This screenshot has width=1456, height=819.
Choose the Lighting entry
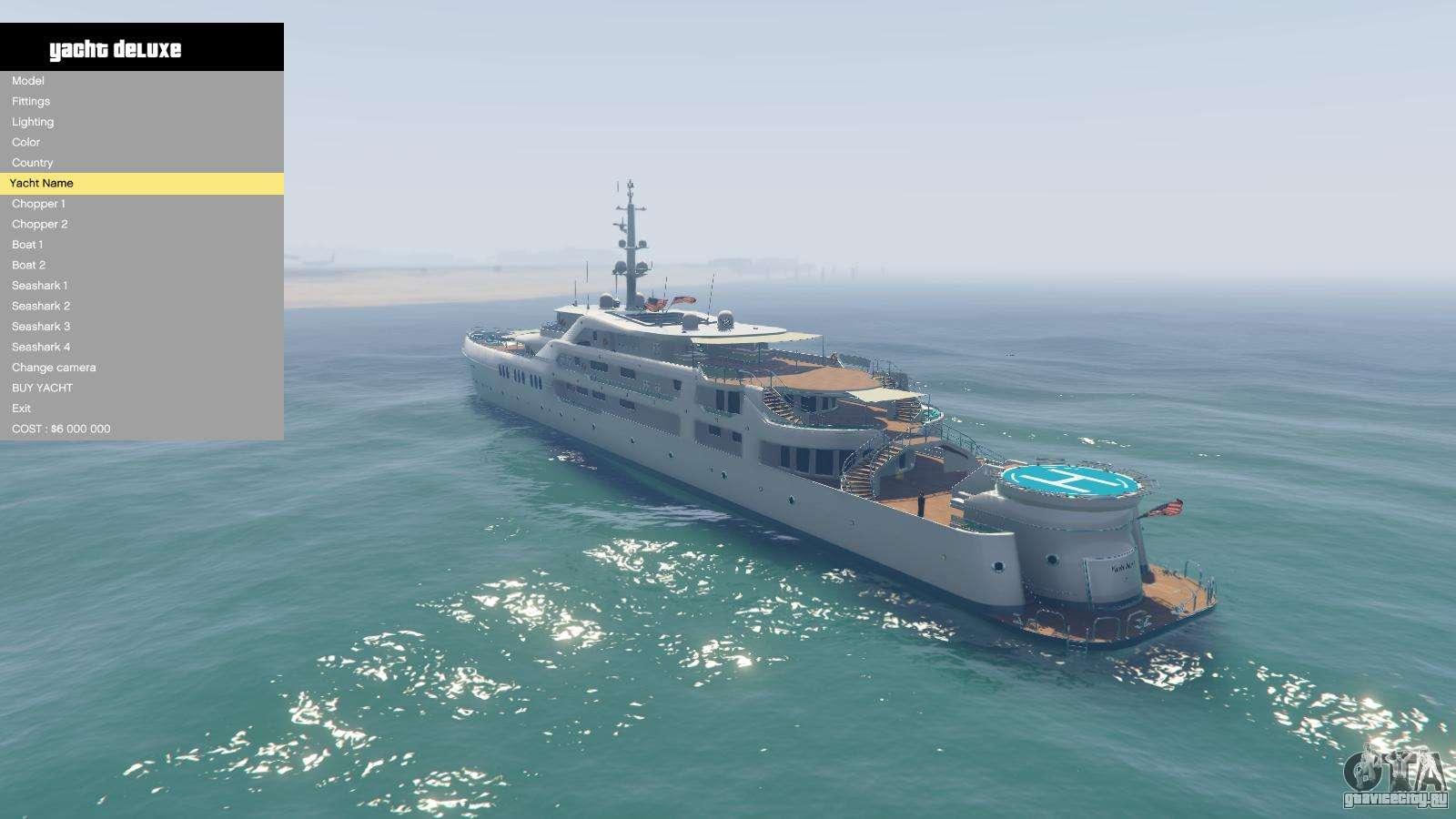(33, 122)
